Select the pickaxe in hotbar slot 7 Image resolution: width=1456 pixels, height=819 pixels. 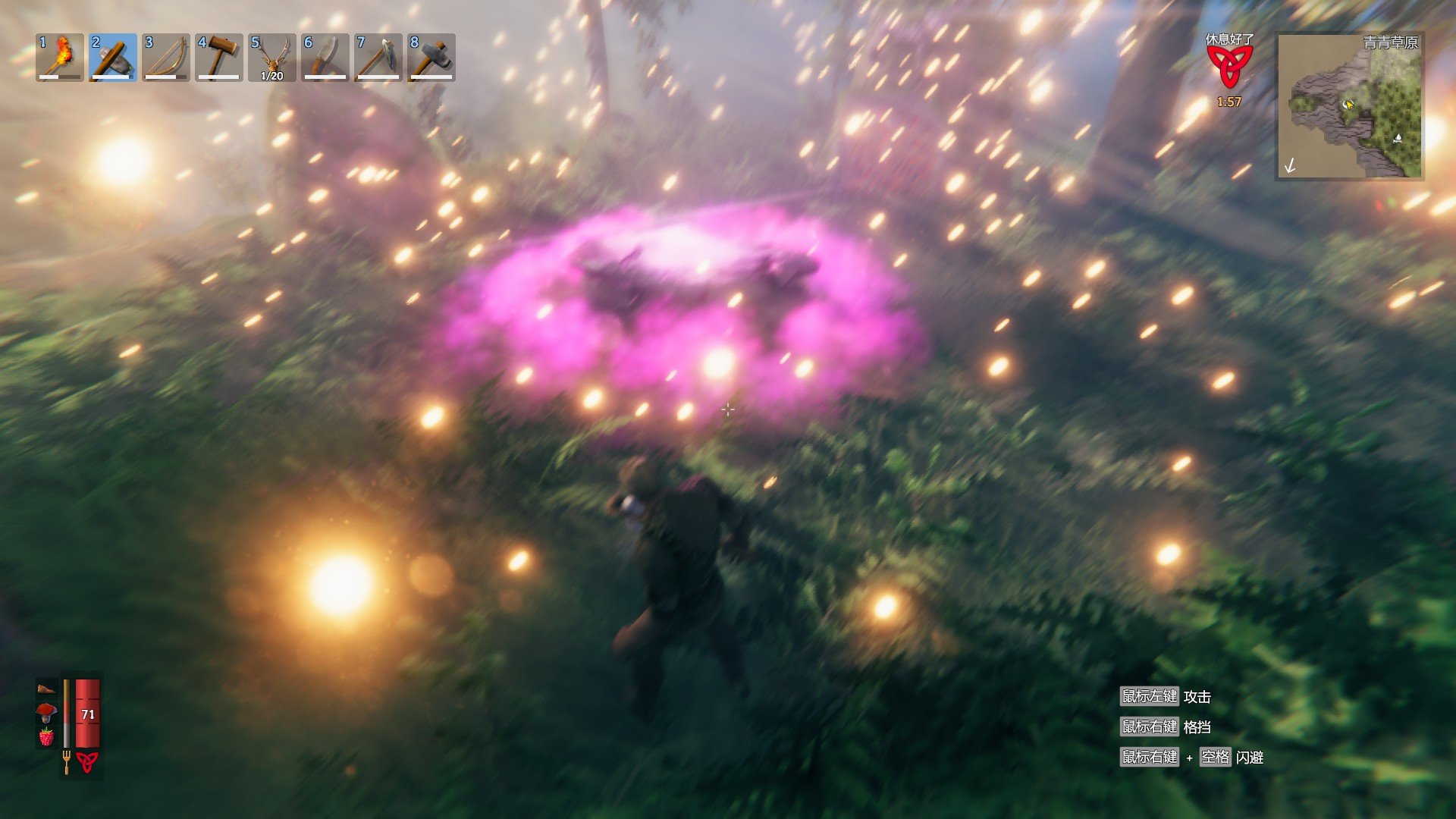(x=378, y=57)
